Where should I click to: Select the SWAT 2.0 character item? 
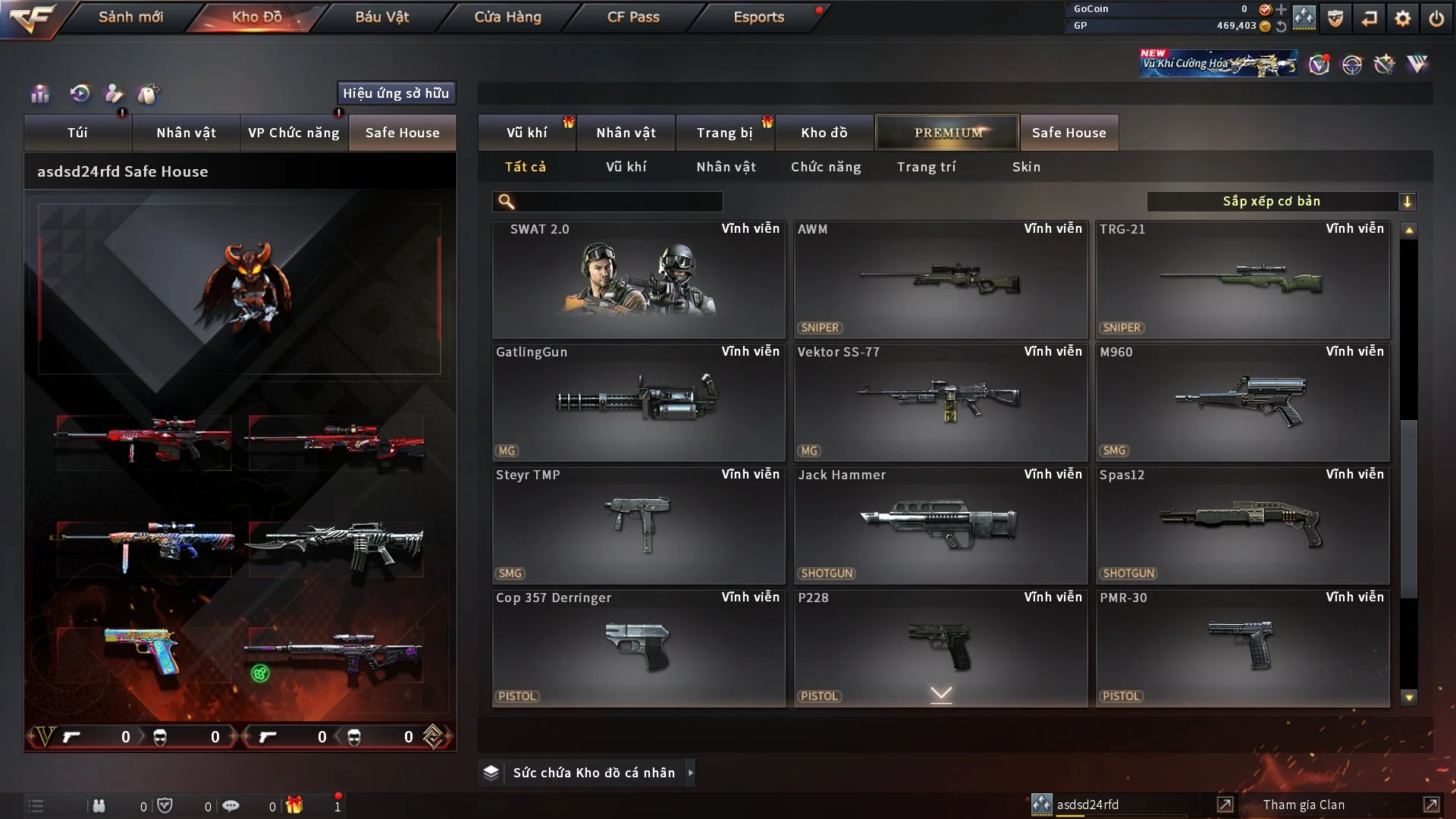[x=638, y=280]
